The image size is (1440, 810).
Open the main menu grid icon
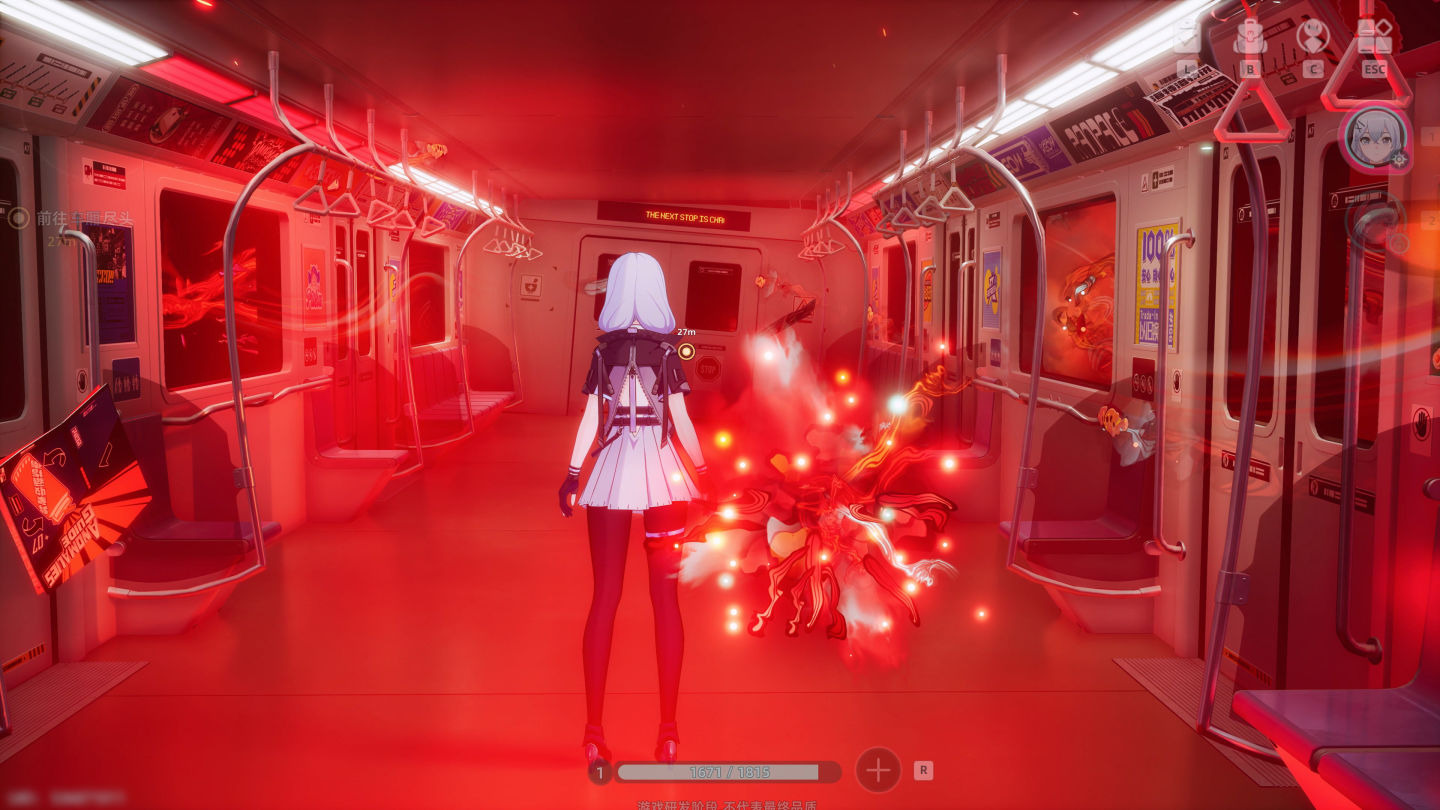pos(1375,38)
